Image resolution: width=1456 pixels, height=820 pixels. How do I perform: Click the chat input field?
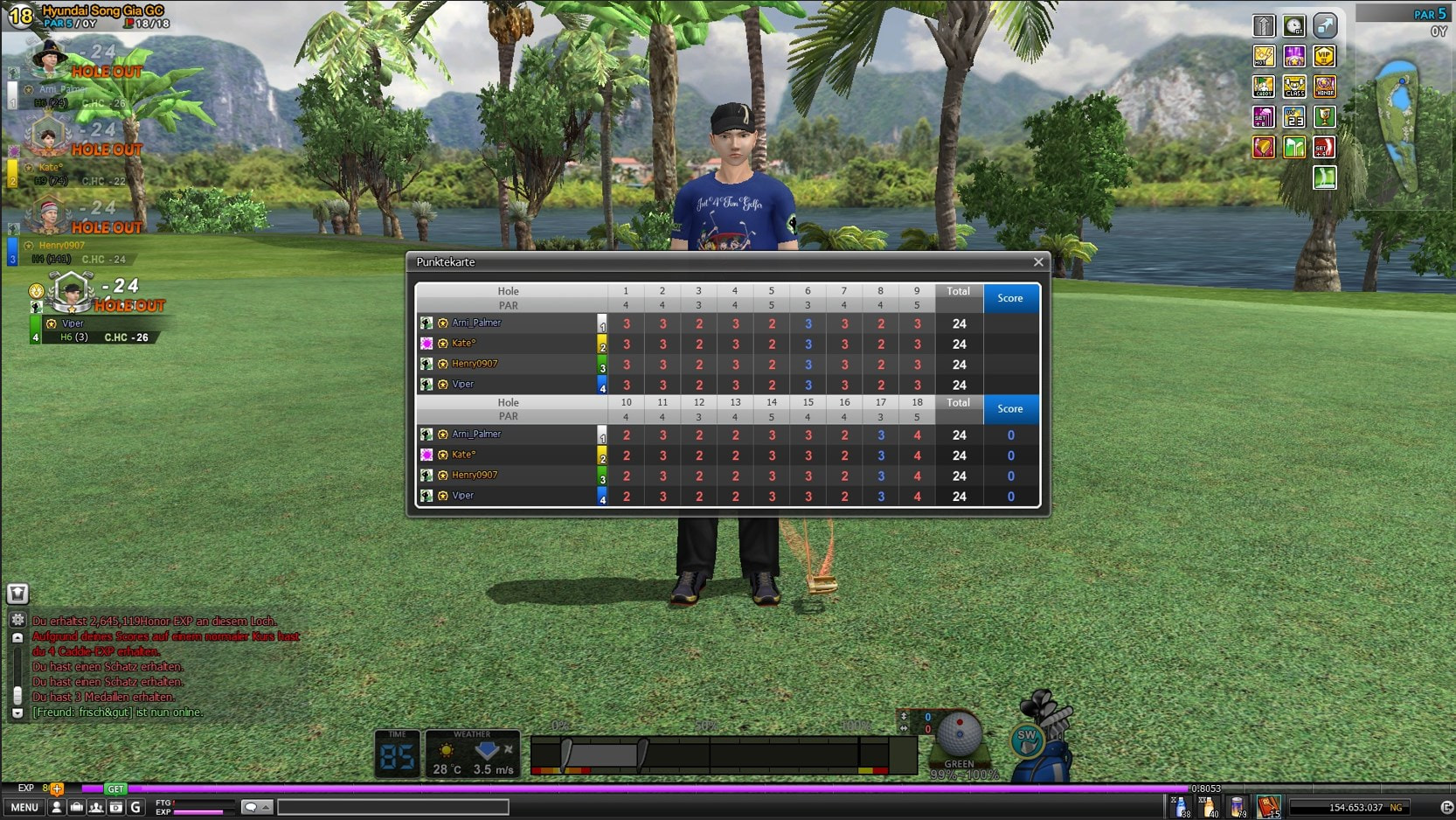click(x=392, y=807)
